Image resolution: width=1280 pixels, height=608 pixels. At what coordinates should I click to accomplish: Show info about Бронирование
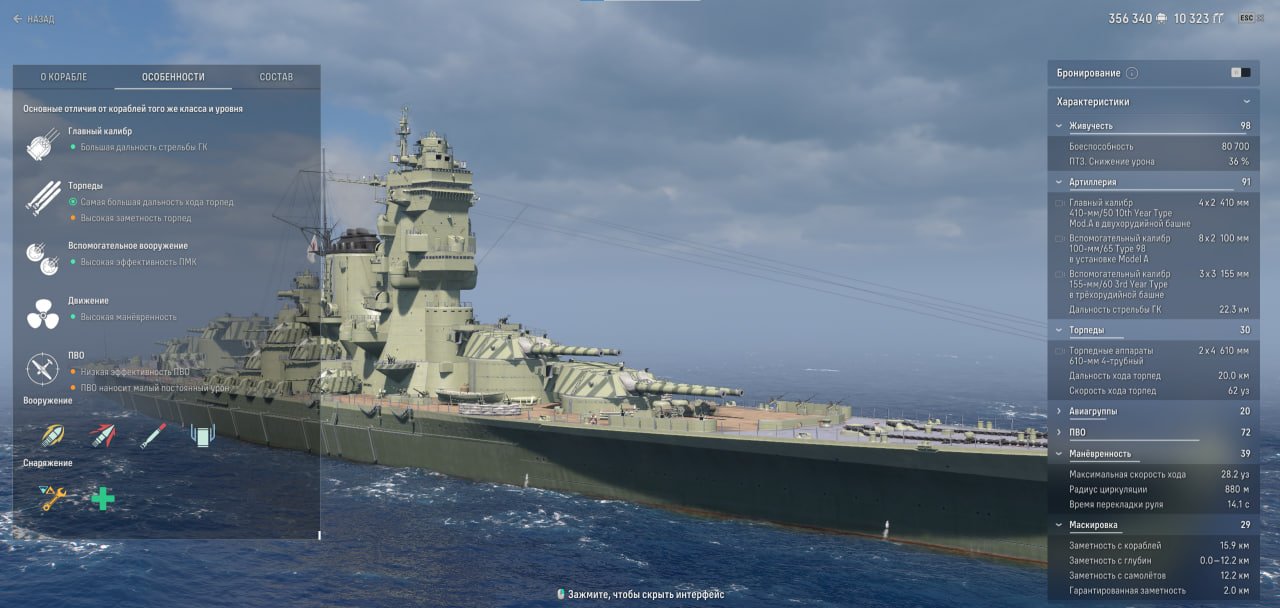[1132, 73]
